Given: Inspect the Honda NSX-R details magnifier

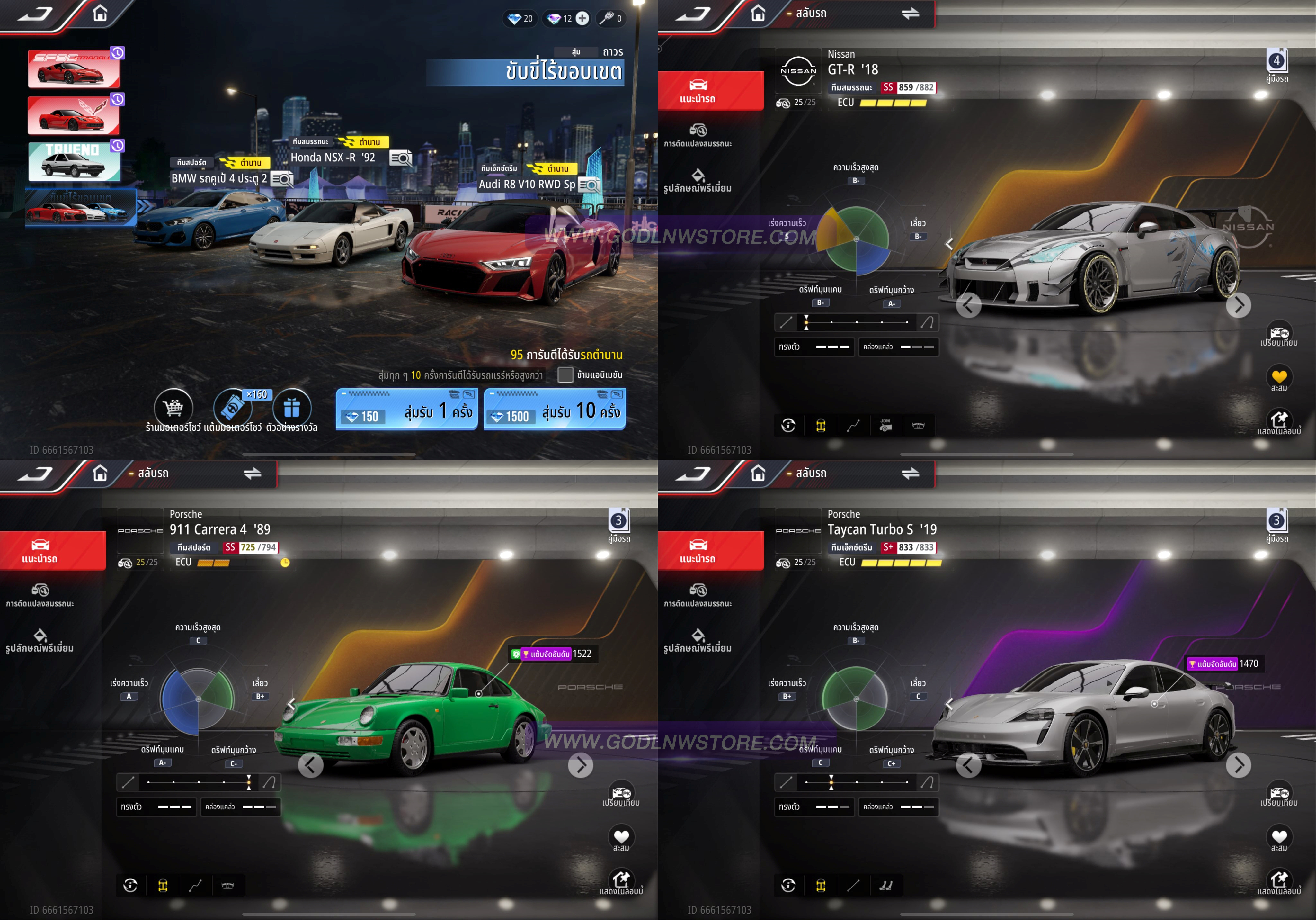Looking at the screenshot, I should pyautogui.click(x=401, y=158).
